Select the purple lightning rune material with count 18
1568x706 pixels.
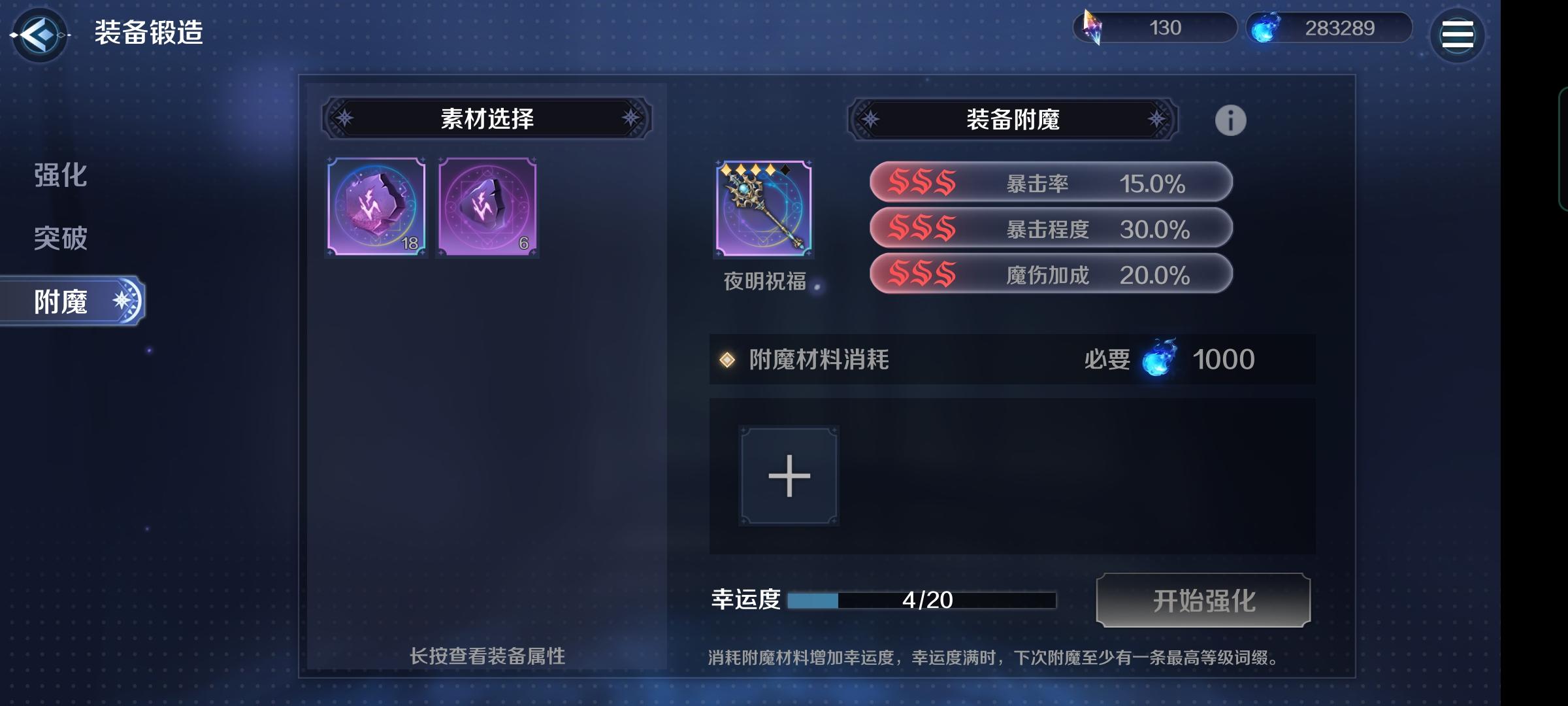click(376, 208)
